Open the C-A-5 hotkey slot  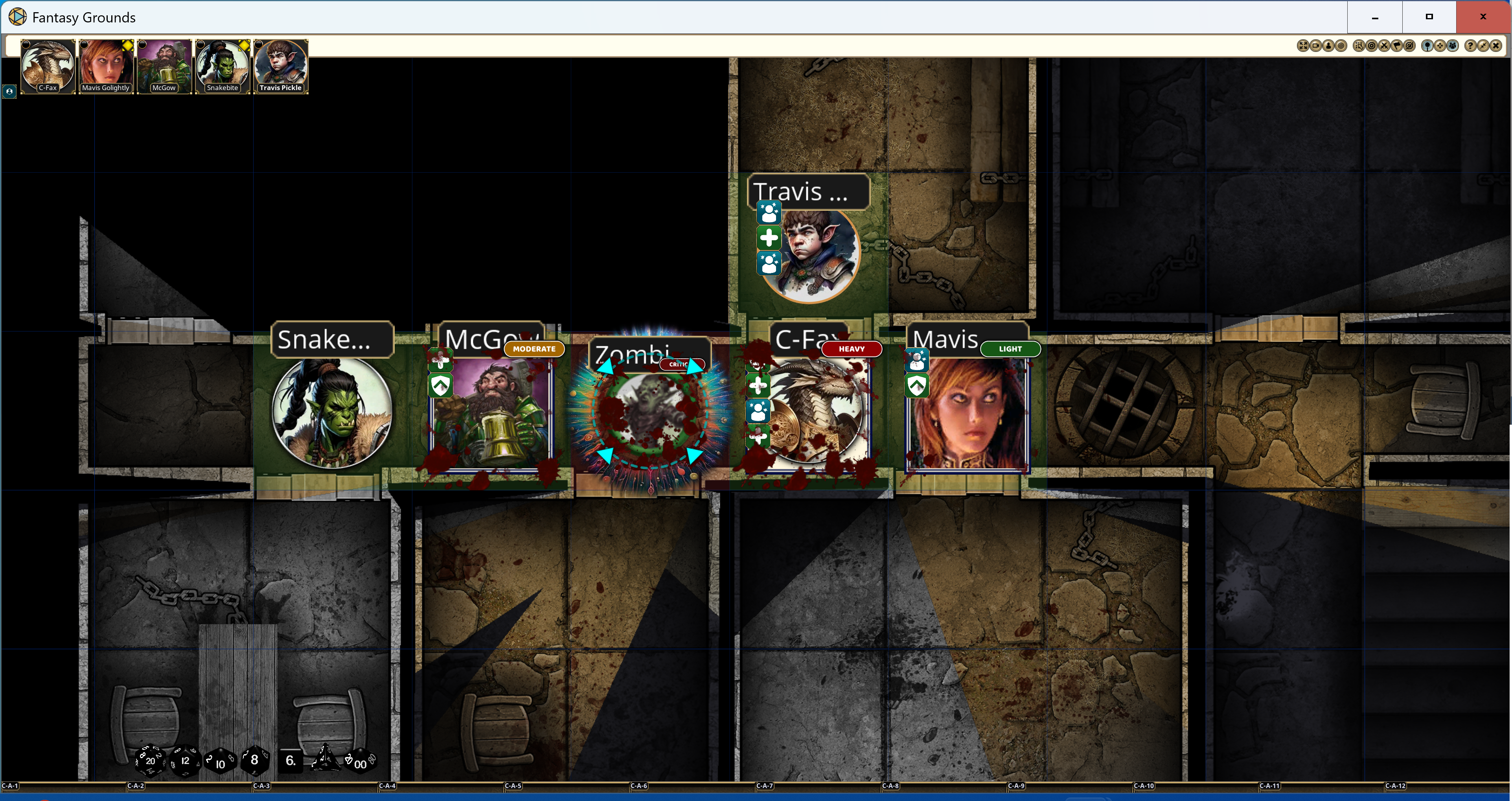512,786
